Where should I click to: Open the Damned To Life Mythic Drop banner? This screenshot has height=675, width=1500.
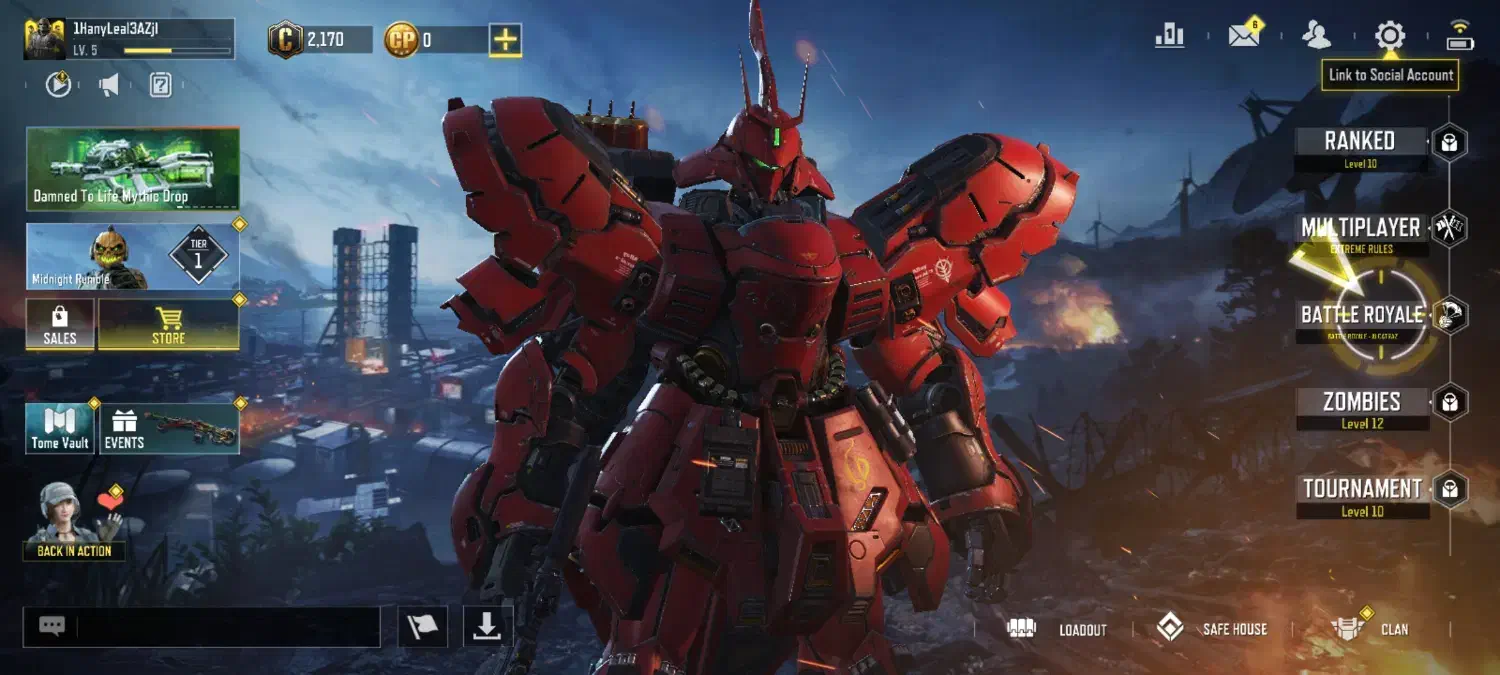[133, 168]
